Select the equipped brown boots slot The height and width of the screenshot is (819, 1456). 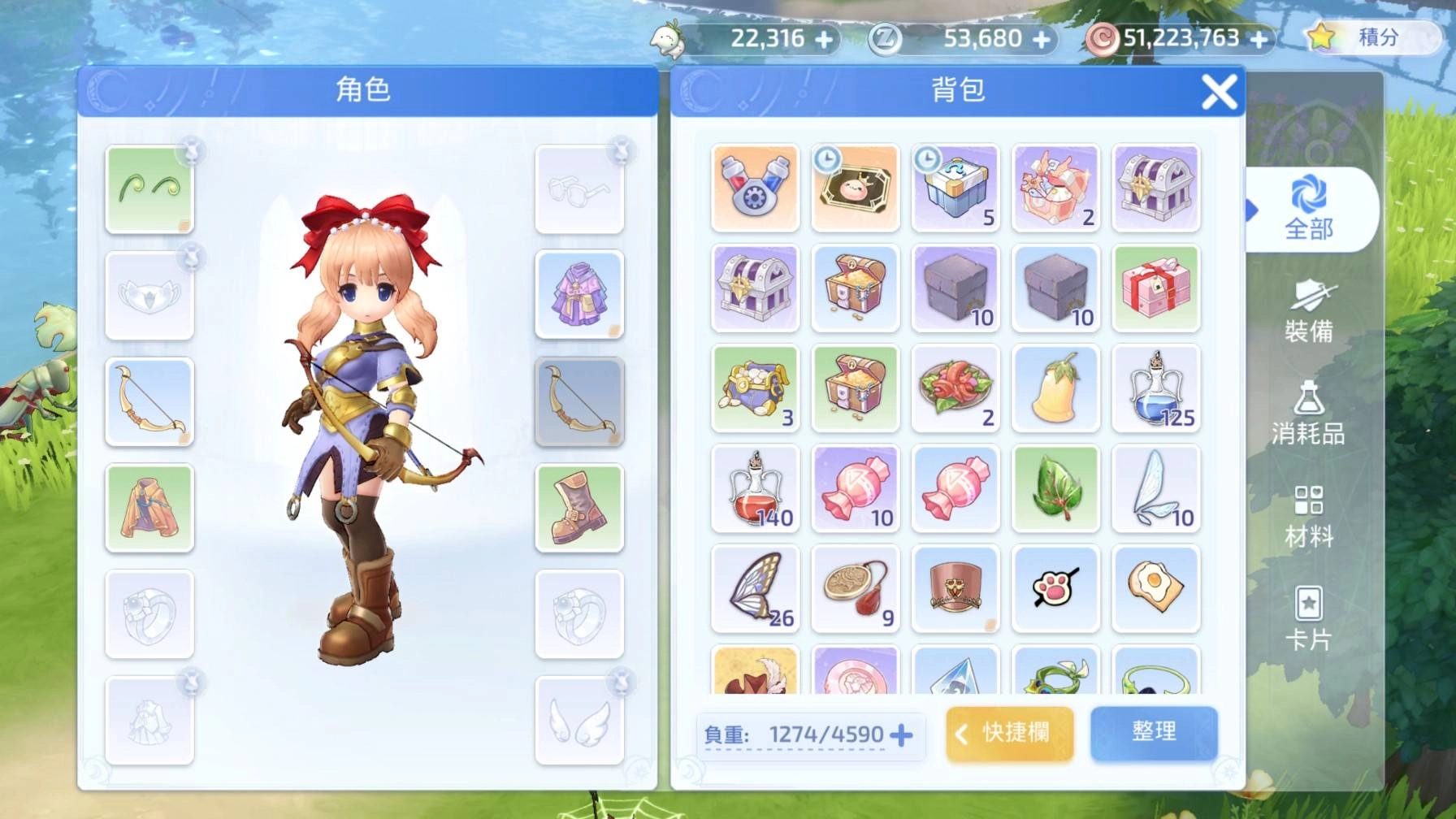point(579,508)
